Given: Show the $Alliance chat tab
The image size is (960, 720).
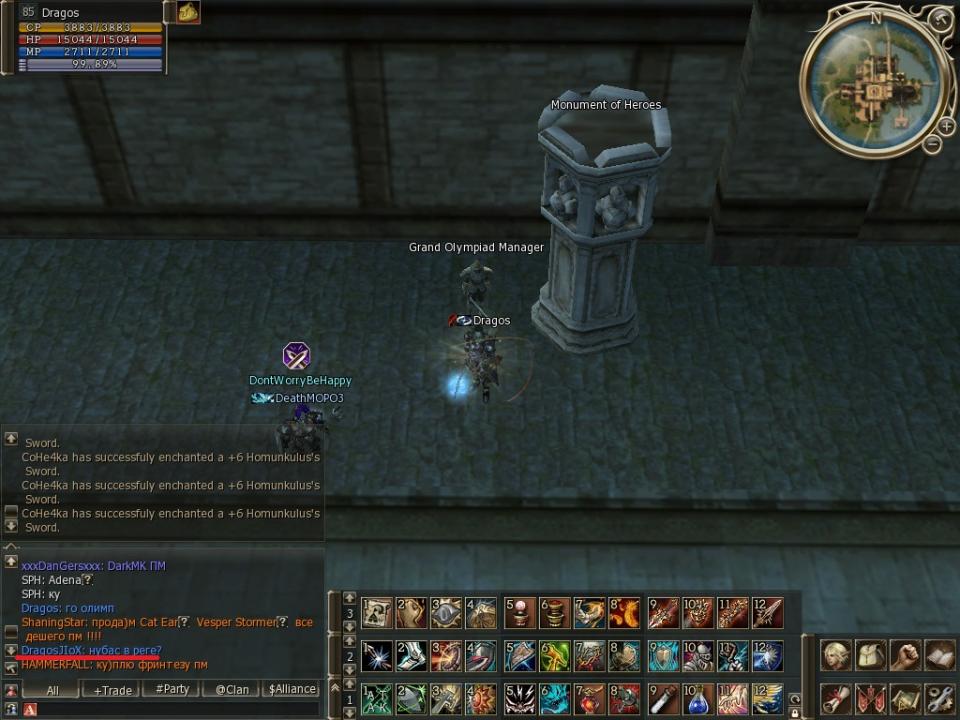Looking at the screenshot, I should coord(292,689).
